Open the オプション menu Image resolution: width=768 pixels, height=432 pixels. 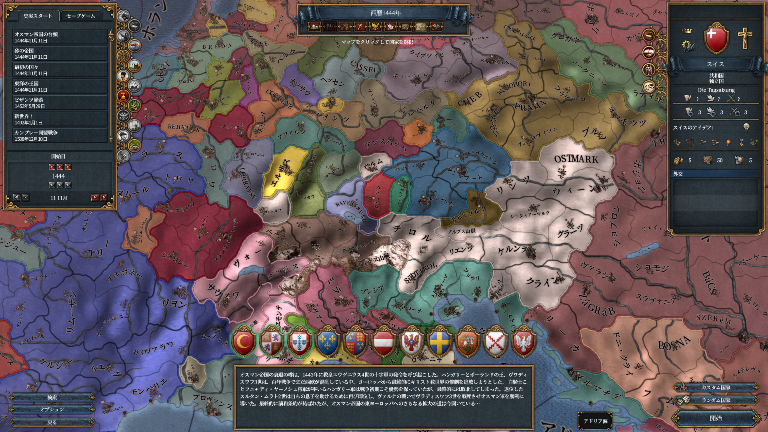52,410
